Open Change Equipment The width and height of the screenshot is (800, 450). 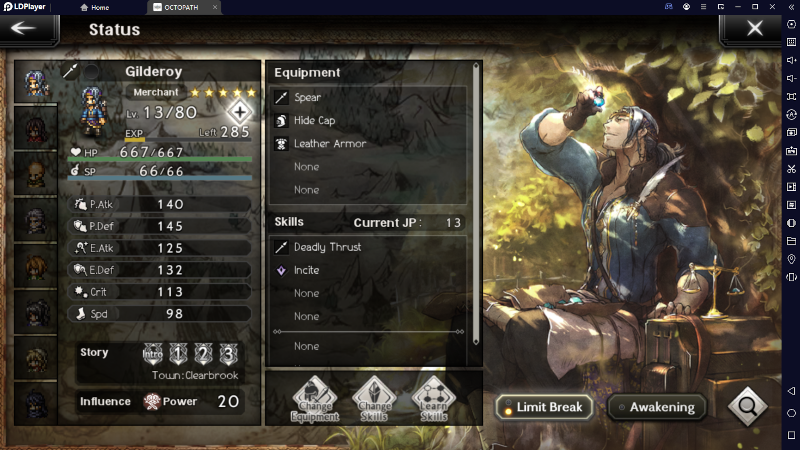314,401
